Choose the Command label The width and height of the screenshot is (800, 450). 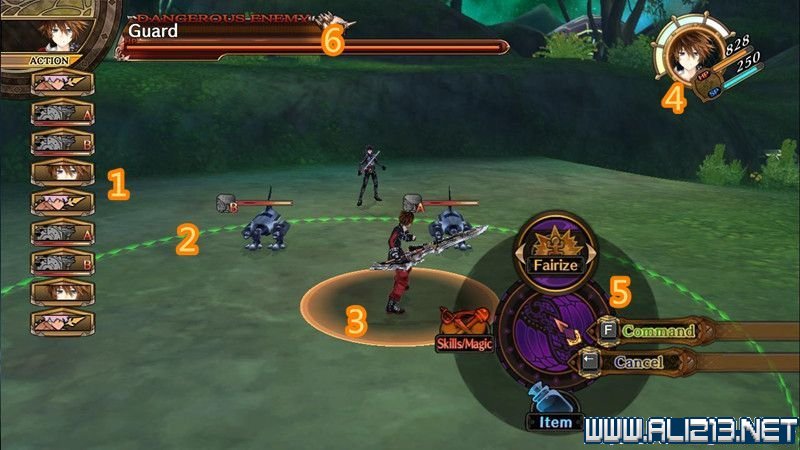(x=657, y=330)
